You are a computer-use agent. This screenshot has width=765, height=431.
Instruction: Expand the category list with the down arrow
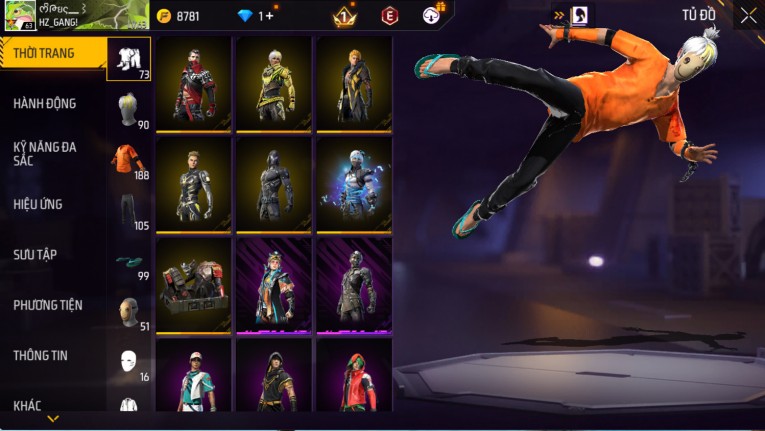[53, 419]
